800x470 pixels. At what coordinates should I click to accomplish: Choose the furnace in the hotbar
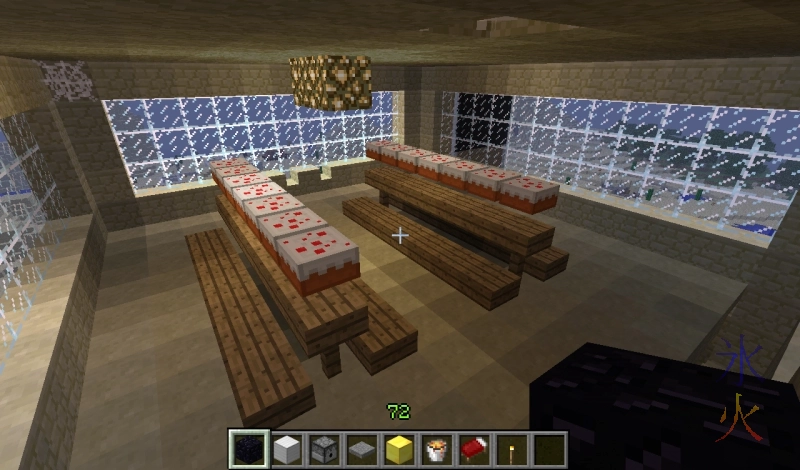point(323,449)
